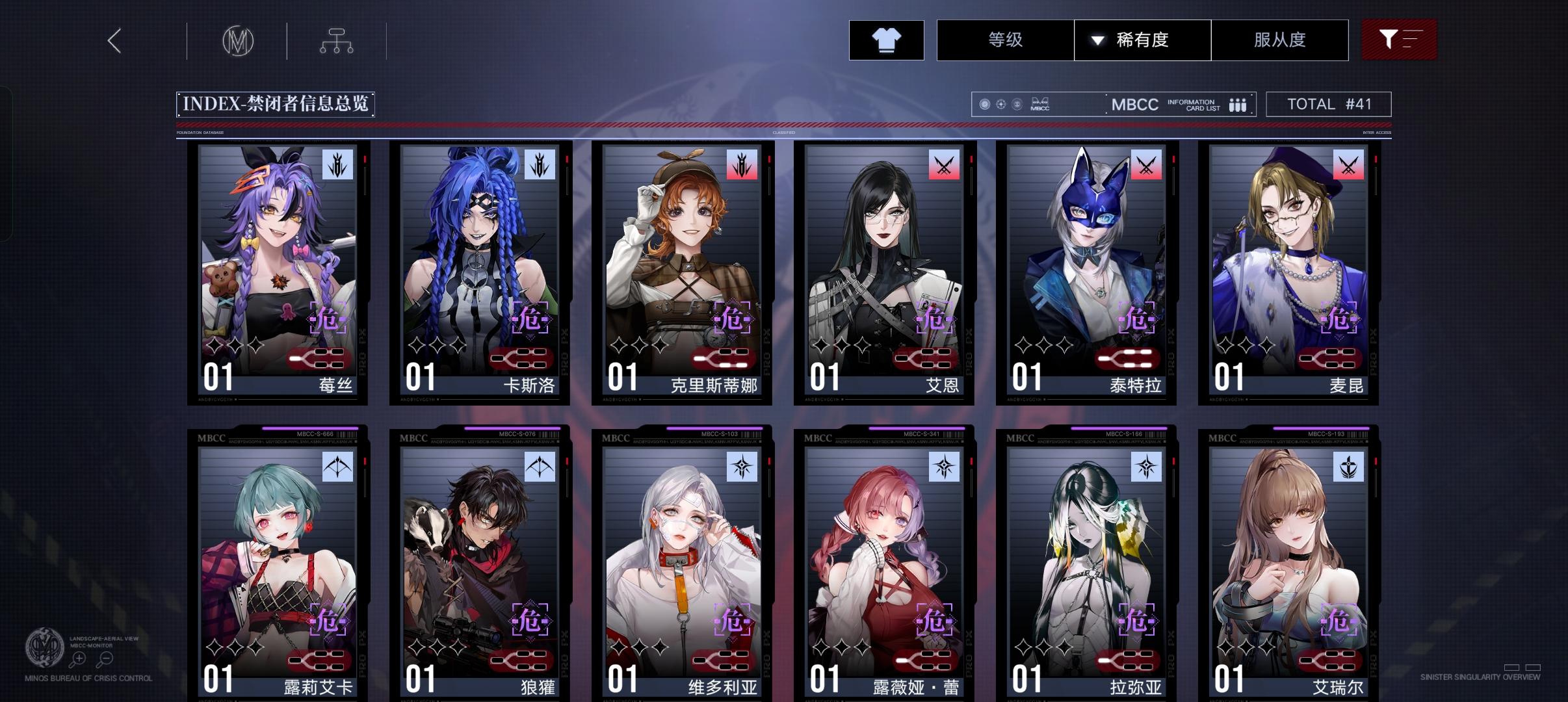Switch to the 等级 sorting tab

[1007, 40]
